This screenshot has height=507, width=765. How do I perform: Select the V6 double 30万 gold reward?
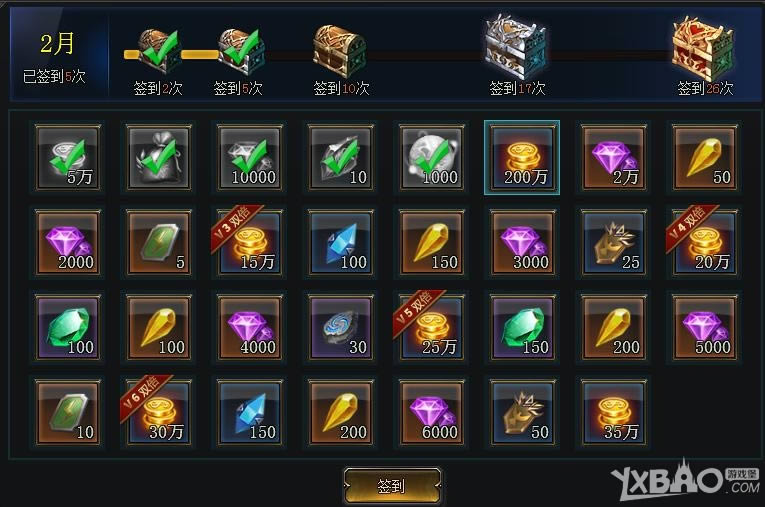coord(158,412)
